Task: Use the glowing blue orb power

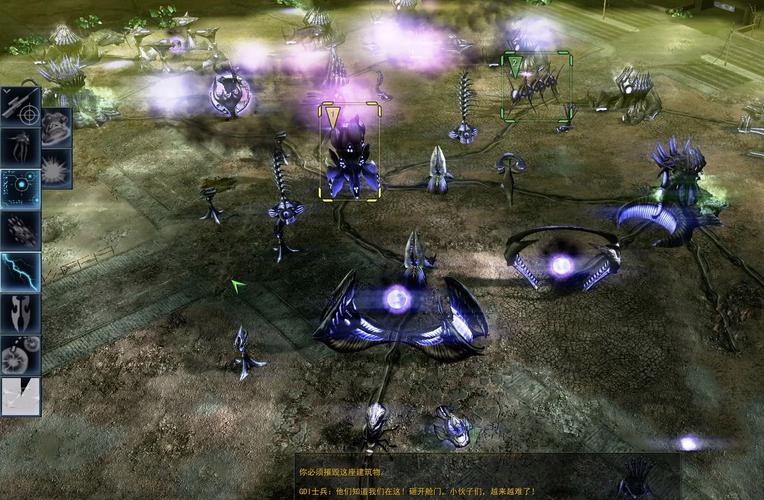Action: (x=20, y=188)
